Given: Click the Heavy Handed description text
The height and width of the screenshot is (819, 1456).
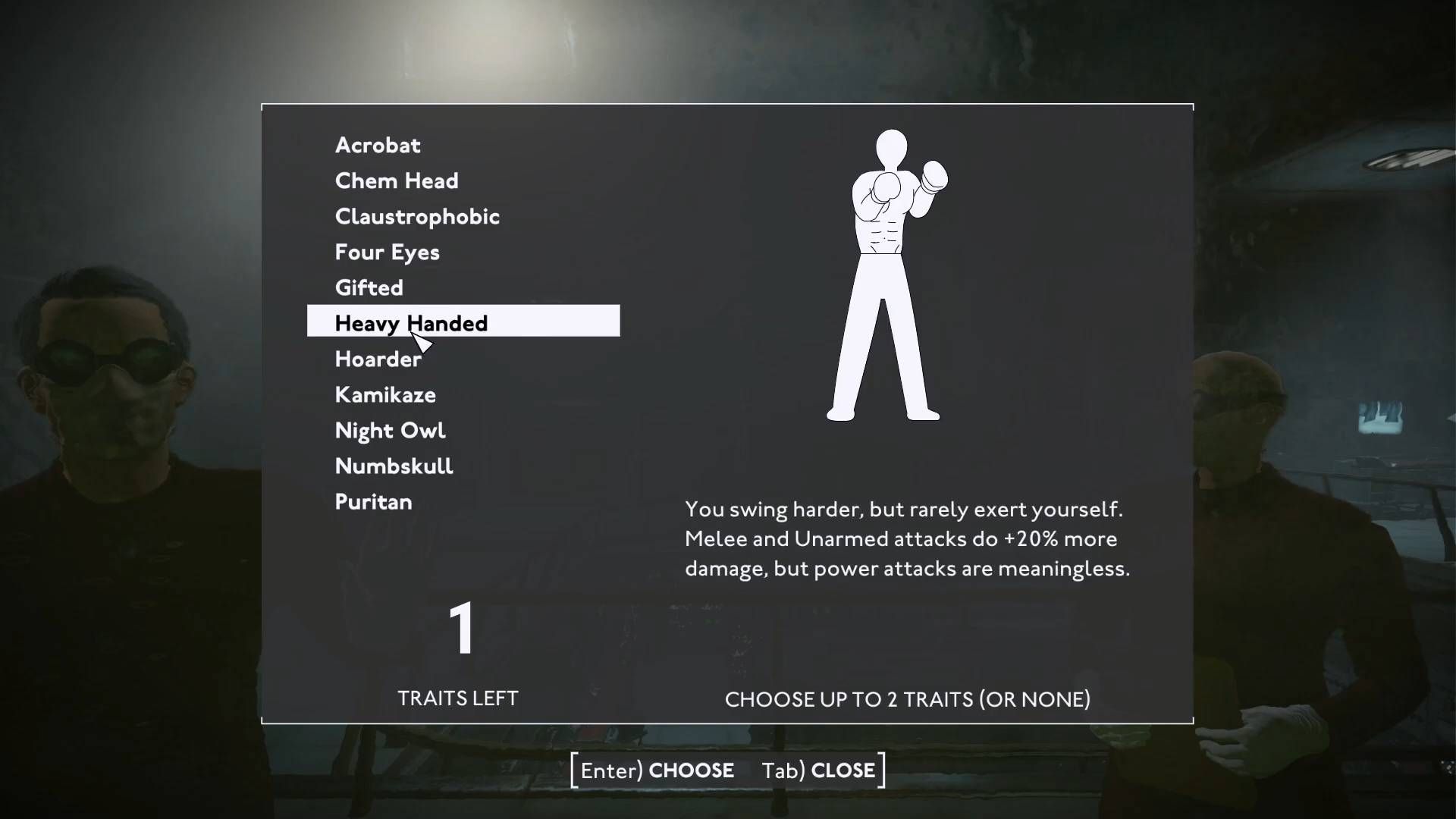Looking at the screenshot, I should point(907,539).
